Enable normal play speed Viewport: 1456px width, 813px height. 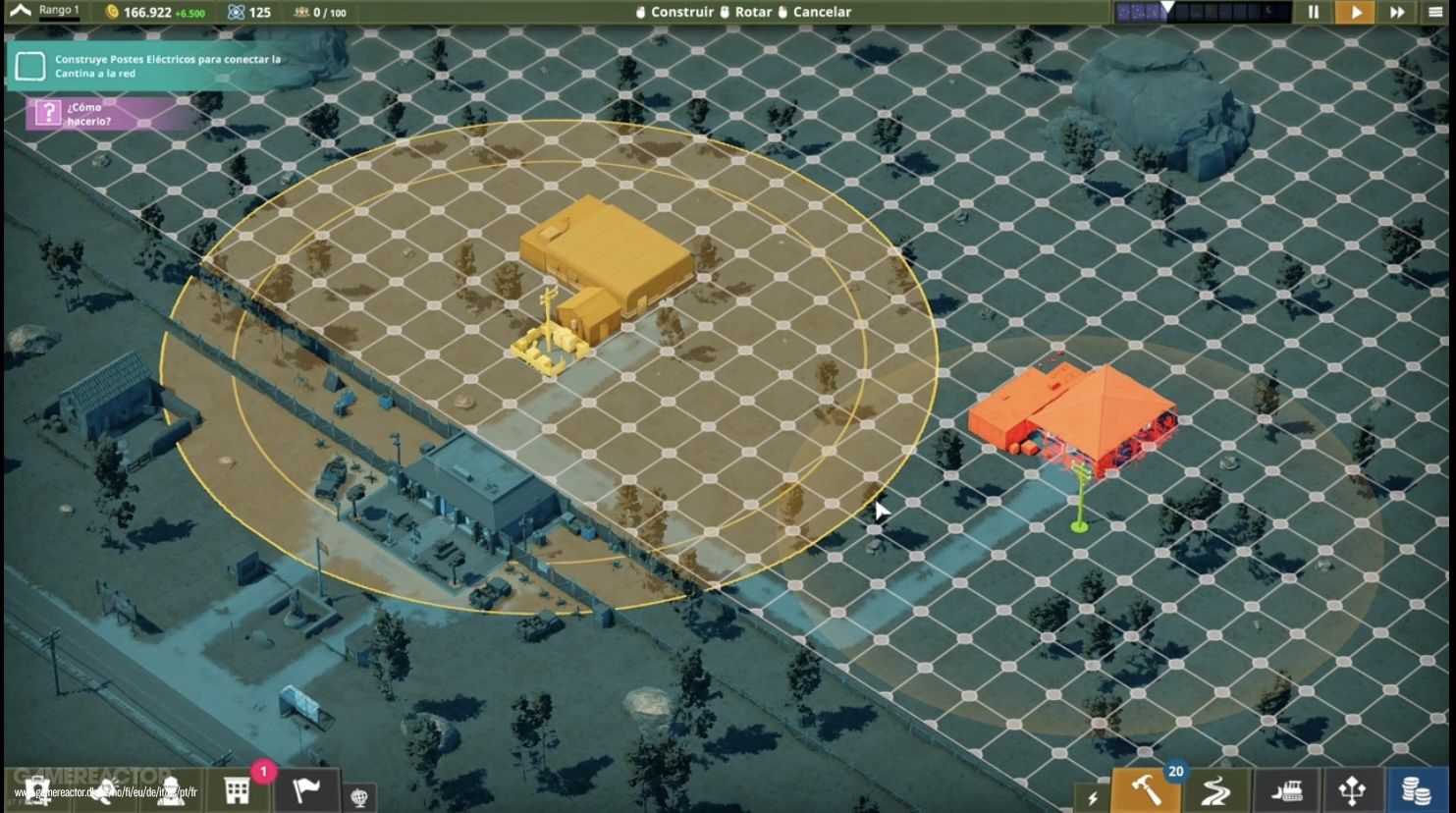pos(1355,12)
